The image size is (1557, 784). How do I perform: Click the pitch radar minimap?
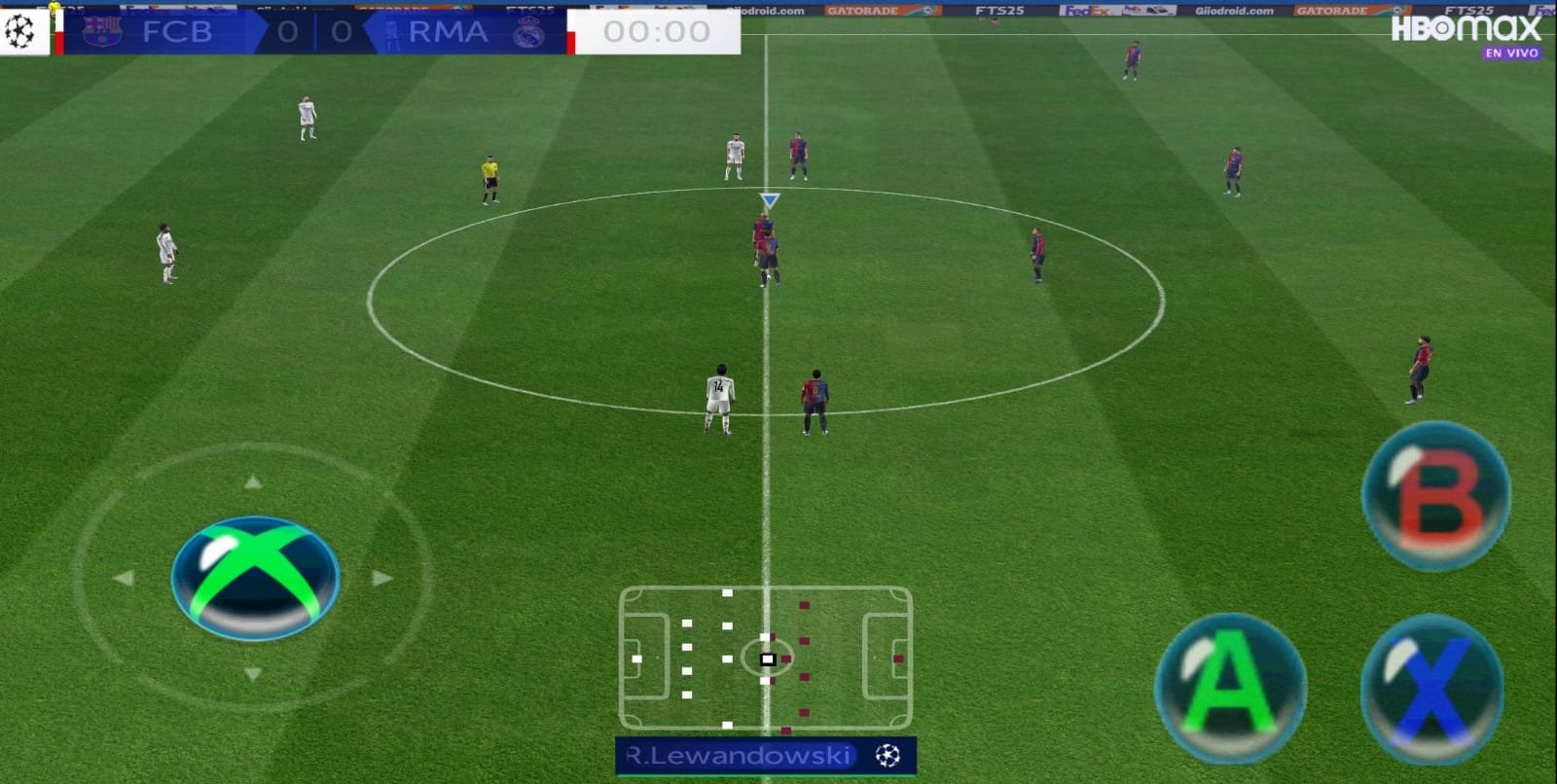766,658
